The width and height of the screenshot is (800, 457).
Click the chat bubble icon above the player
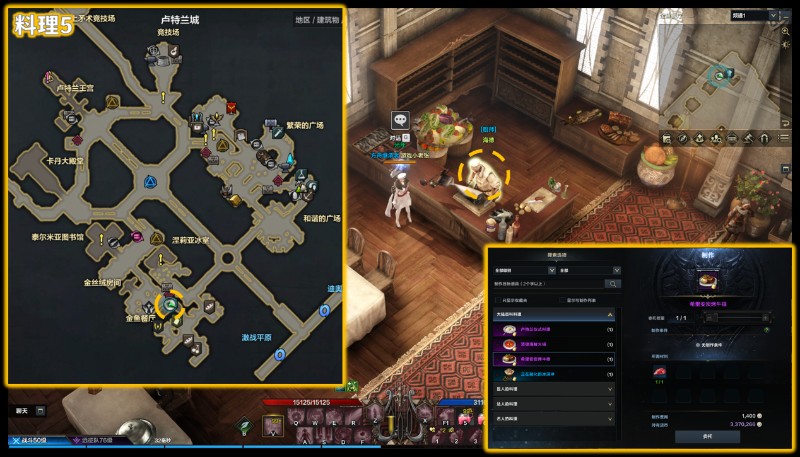pos(400,119)
